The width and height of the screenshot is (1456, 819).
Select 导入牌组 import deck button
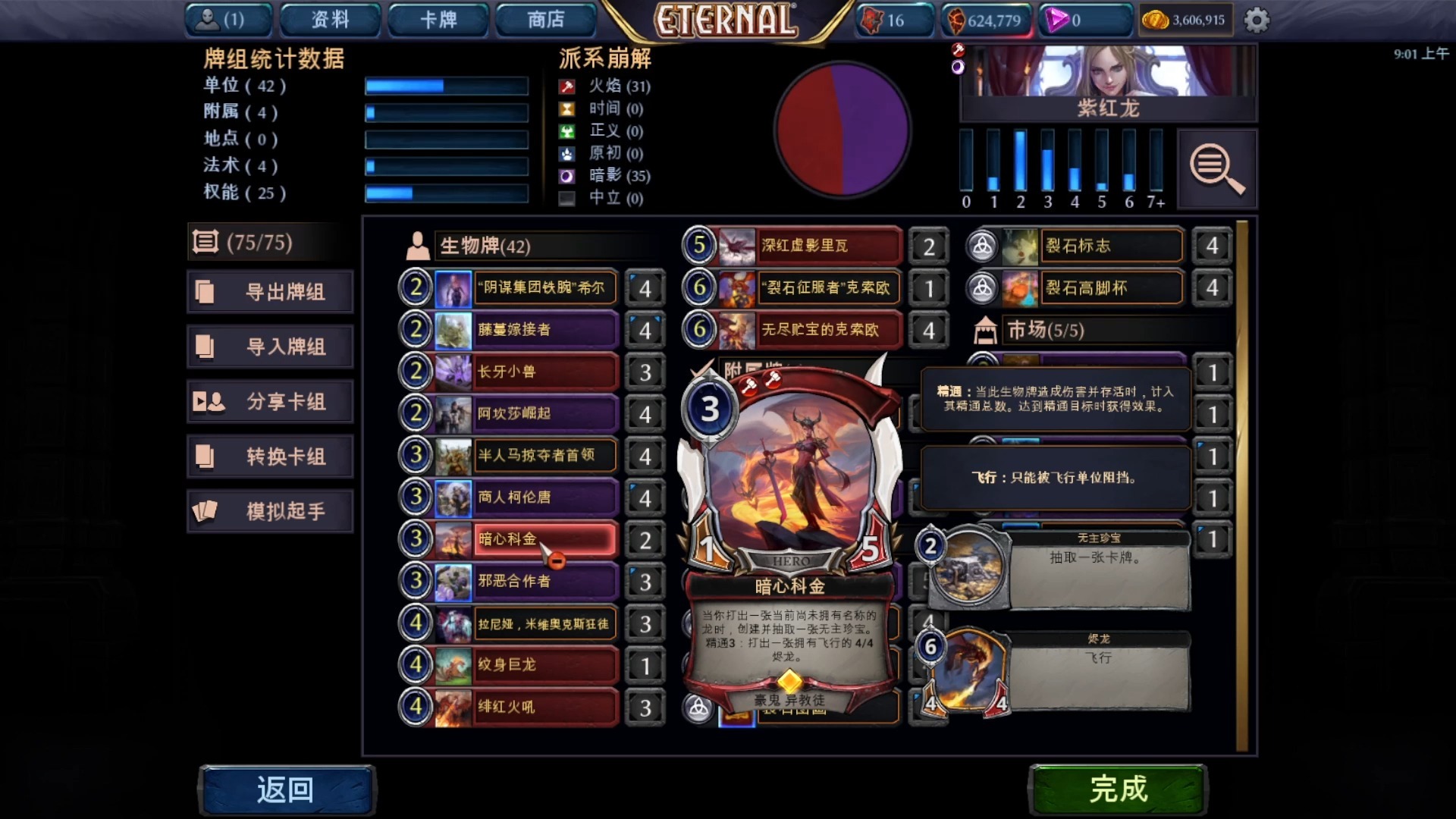[x=271, y=347]
